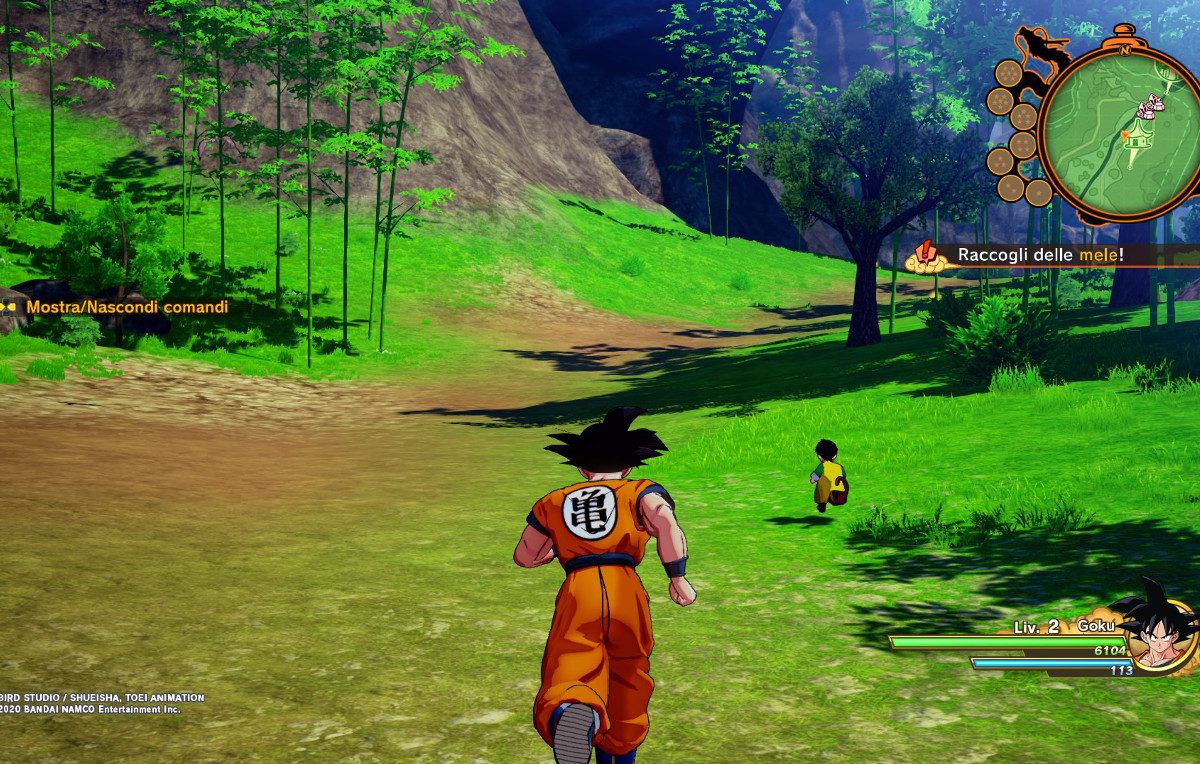
Task: Click Goku's character portrait
Action: (1157, 626)
